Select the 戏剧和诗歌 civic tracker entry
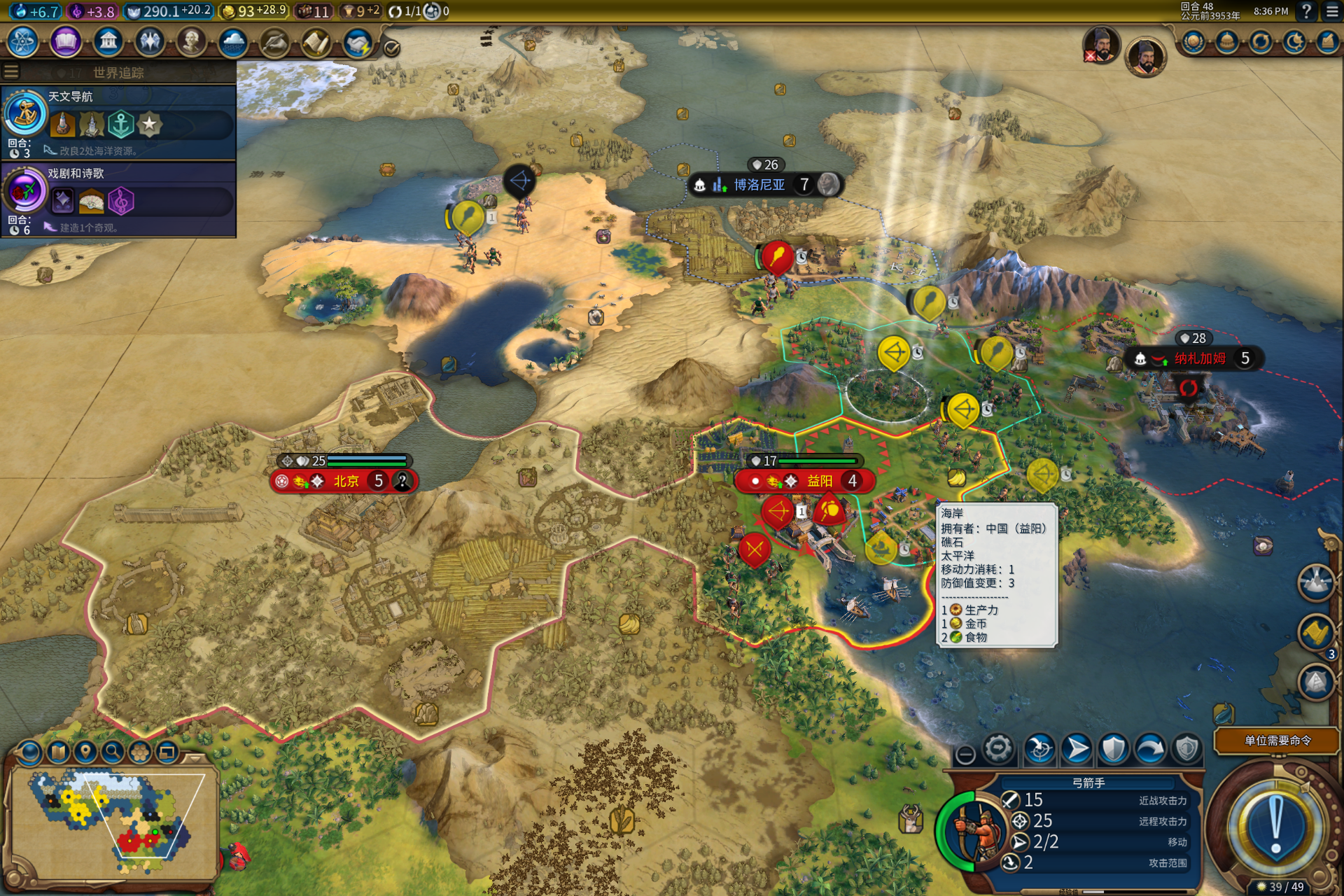The image size is (1344, 896). (x=119, y=197)
